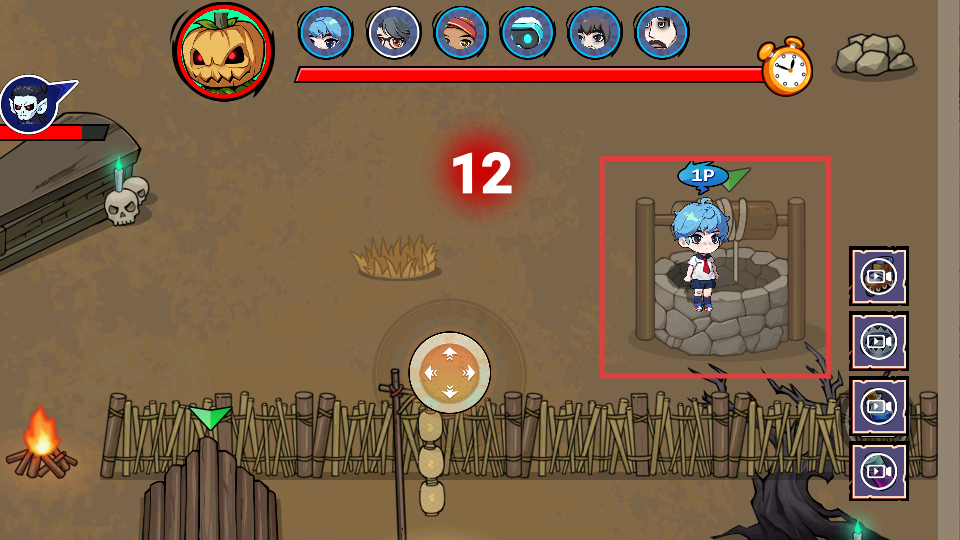Choose the survivor portrait wearing glasses
The image size is (960, 540).
393,33
